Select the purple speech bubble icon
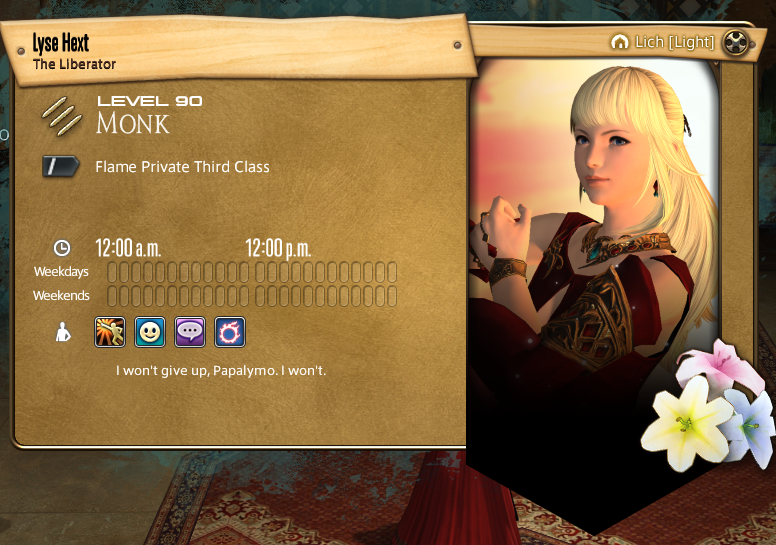This screenshot has width=776, height=545. (x=190, y=332)
